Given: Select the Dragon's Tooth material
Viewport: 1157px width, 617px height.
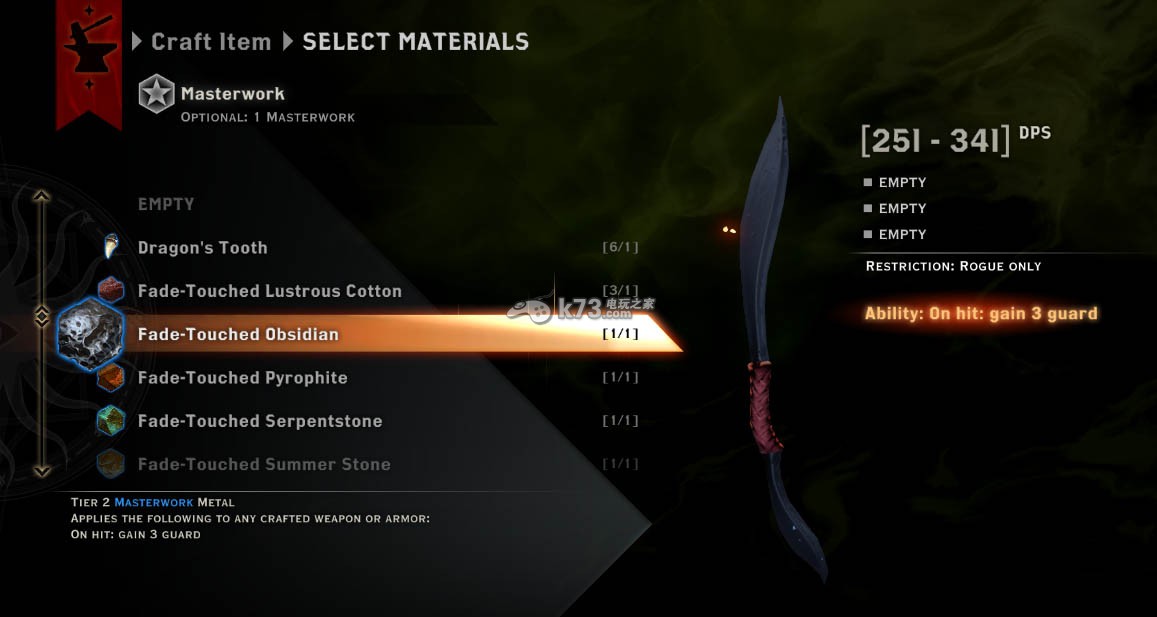Looking at the screenshot, I should [202, 248].
